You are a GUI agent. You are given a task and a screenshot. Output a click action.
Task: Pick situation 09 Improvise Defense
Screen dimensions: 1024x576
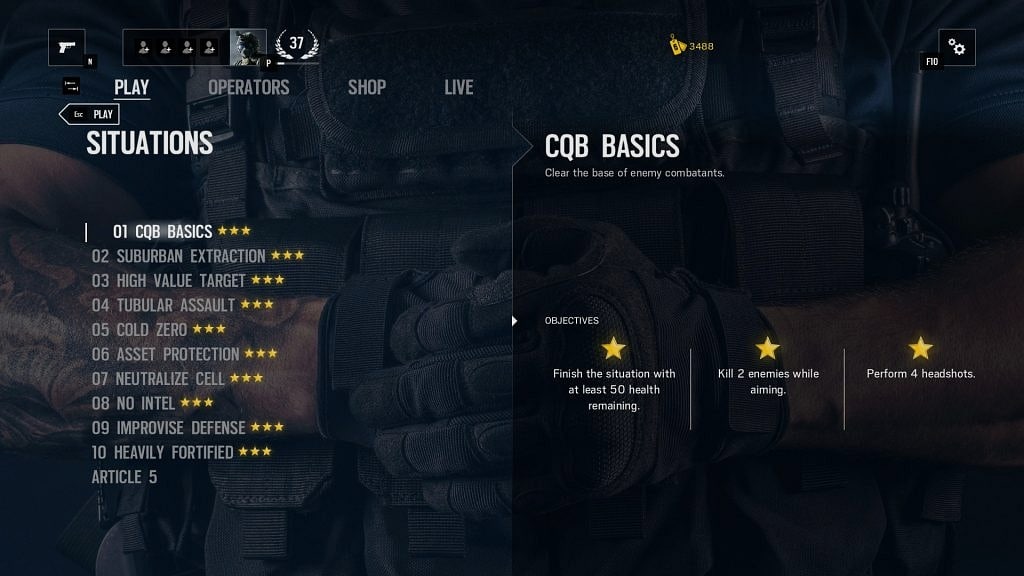coord(169,428)
